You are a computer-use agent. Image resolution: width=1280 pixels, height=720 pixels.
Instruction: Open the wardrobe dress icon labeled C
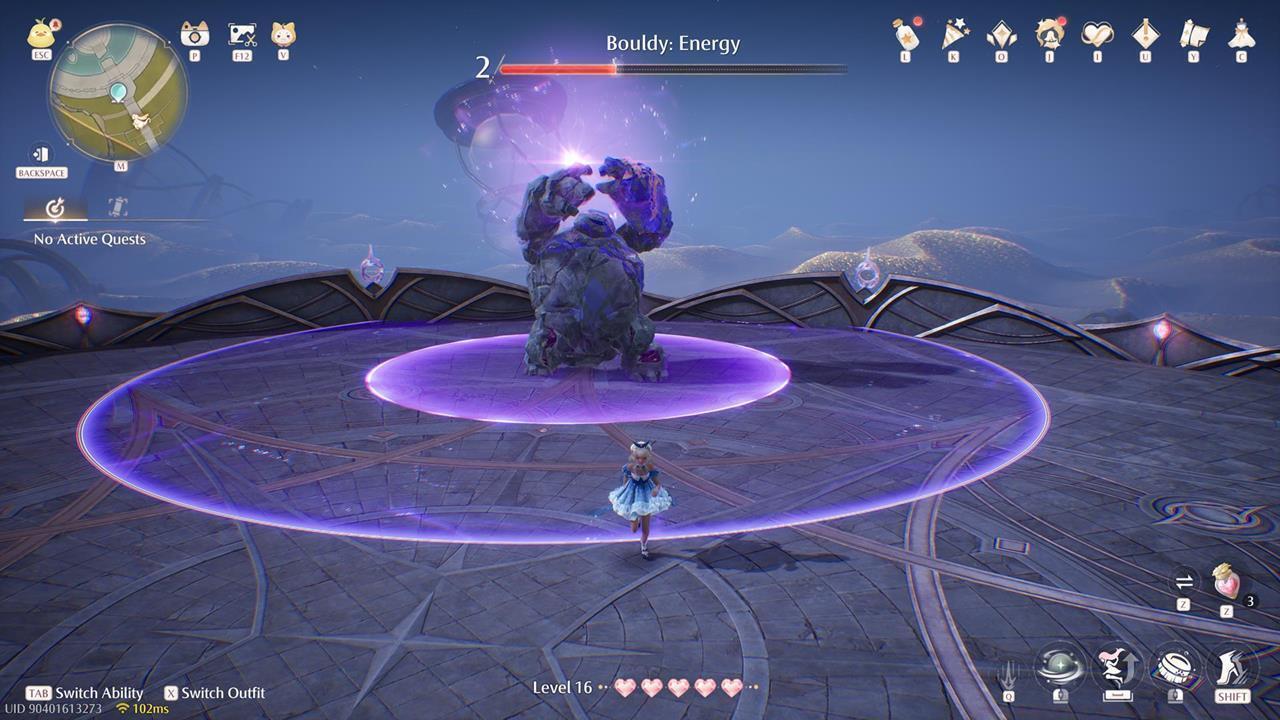click(x=1241, y=34)
